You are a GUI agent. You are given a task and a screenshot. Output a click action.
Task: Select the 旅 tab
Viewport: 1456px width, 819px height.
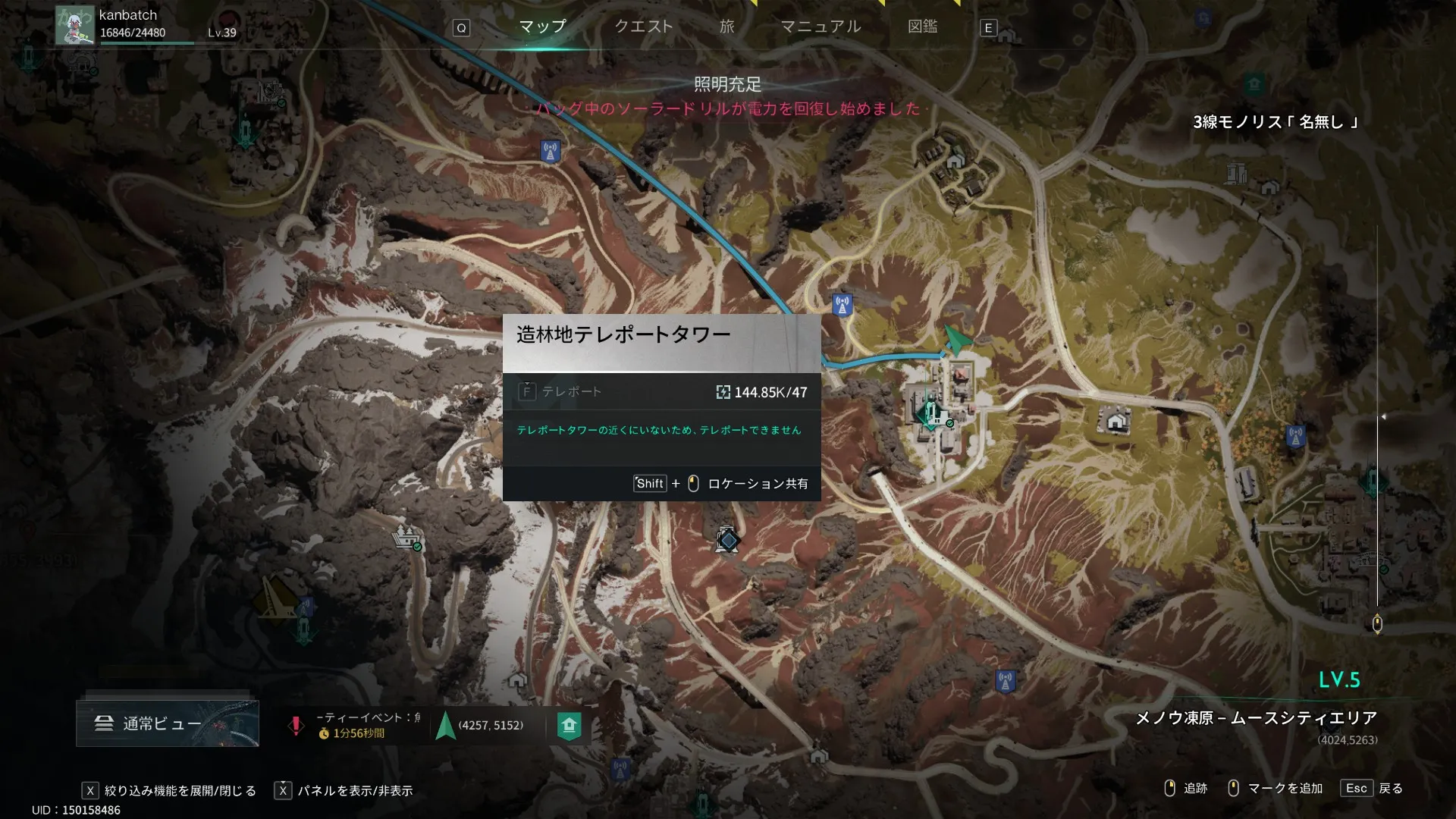(x=726, y=27)
